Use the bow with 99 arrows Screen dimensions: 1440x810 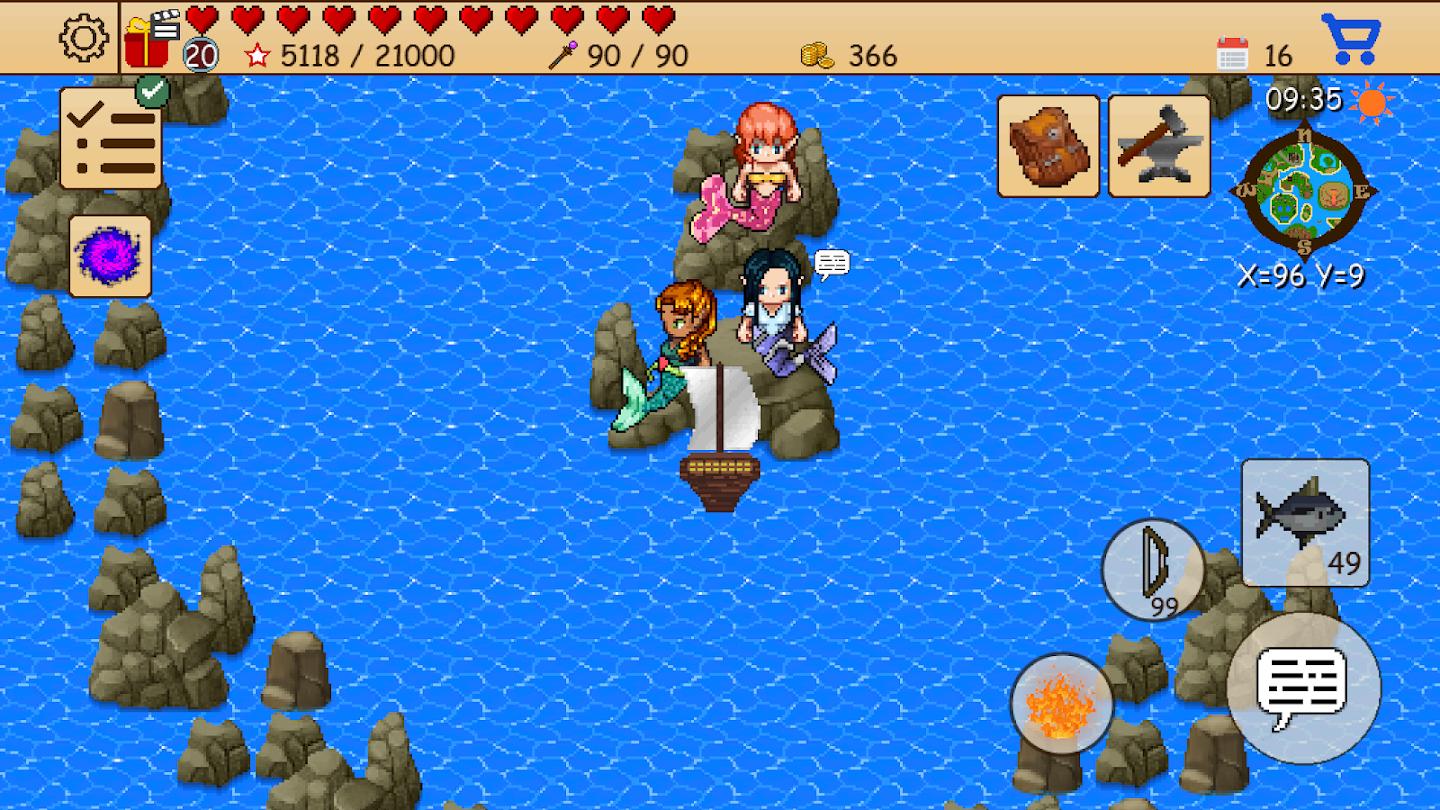[1152, 570]
